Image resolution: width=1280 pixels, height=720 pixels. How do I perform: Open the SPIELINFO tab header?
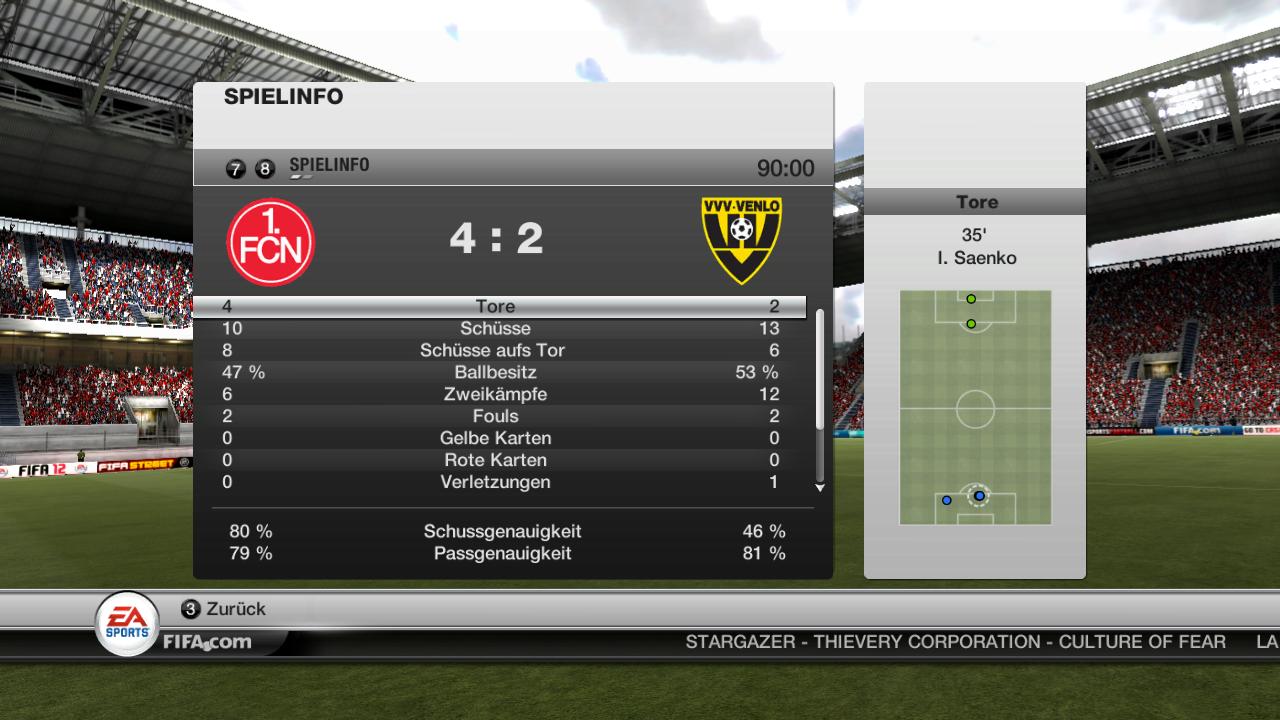click(x=328, y=166)
